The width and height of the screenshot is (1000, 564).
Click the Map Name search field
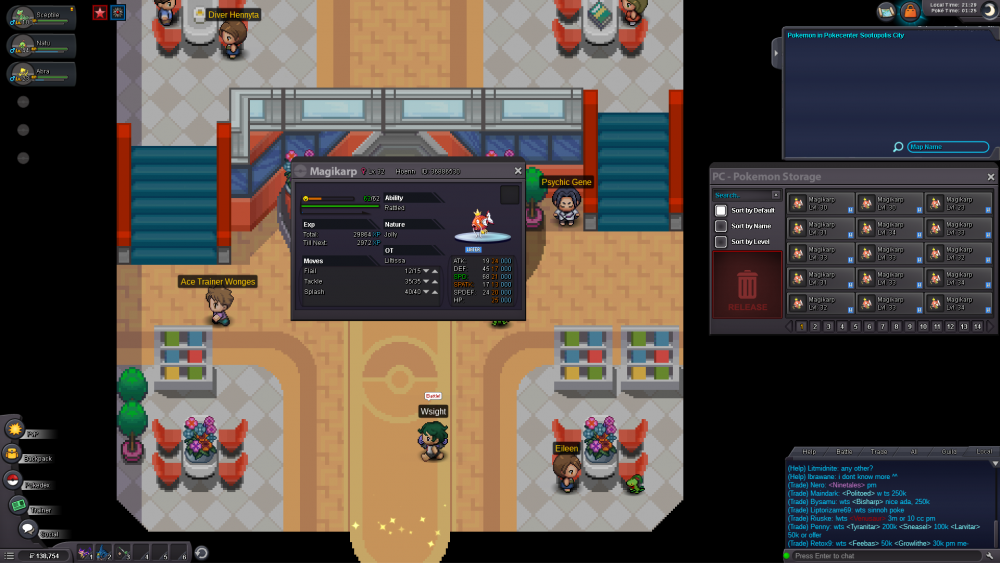(x=947, y=147)
